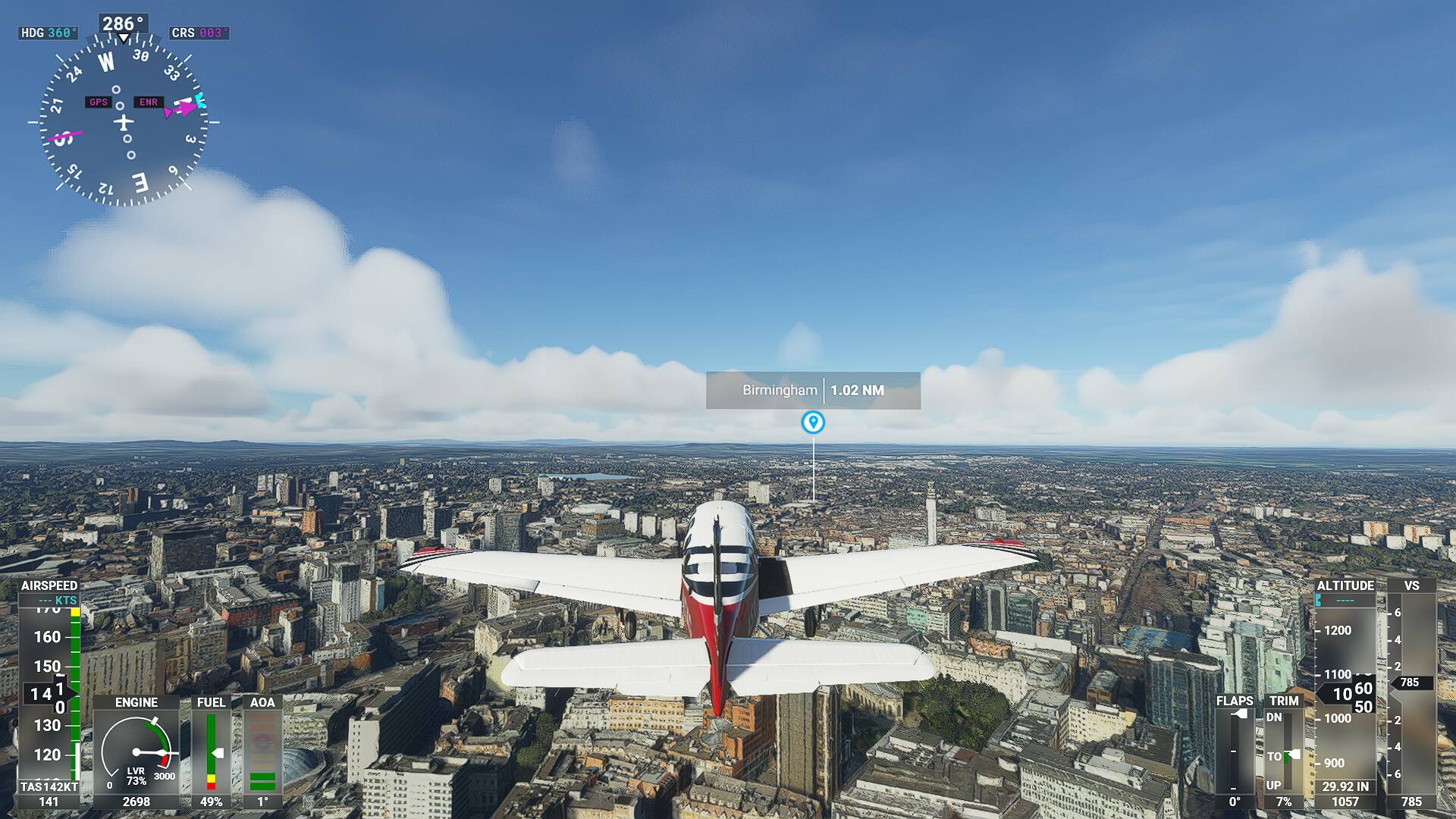Click the Birmingham point-of-interest pin icon
1456x819 pixels.
(813, 422)
